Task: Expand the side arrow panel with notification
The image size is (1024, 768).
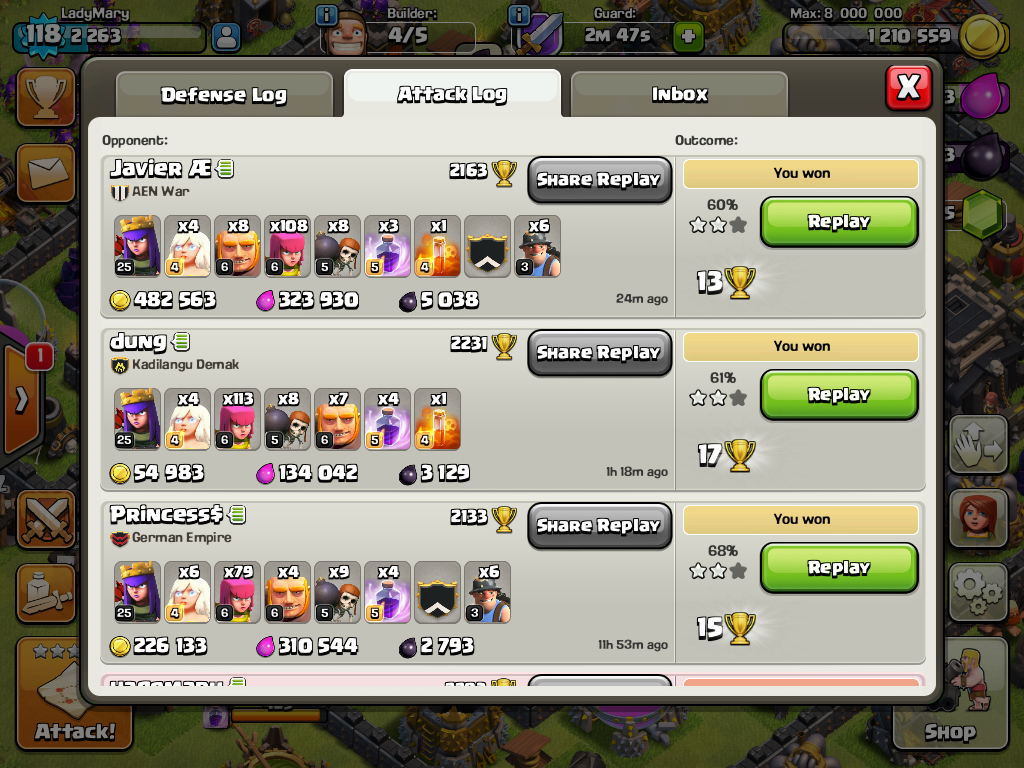Action: tap(22, 399)
